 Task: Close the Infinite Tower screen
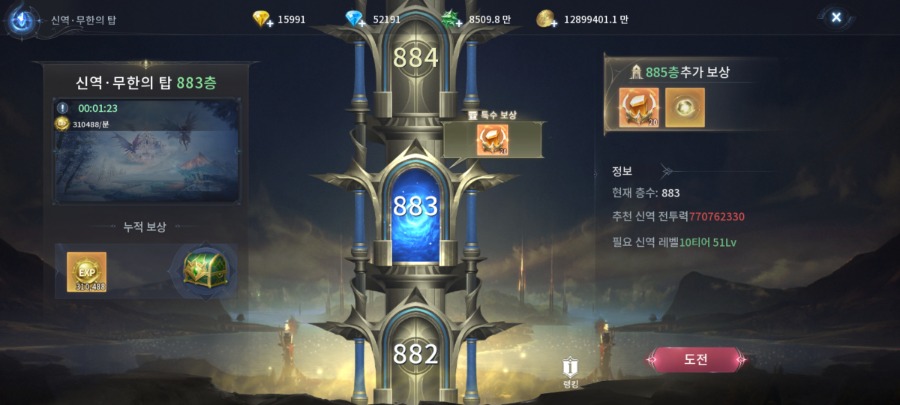click(836, 17)
